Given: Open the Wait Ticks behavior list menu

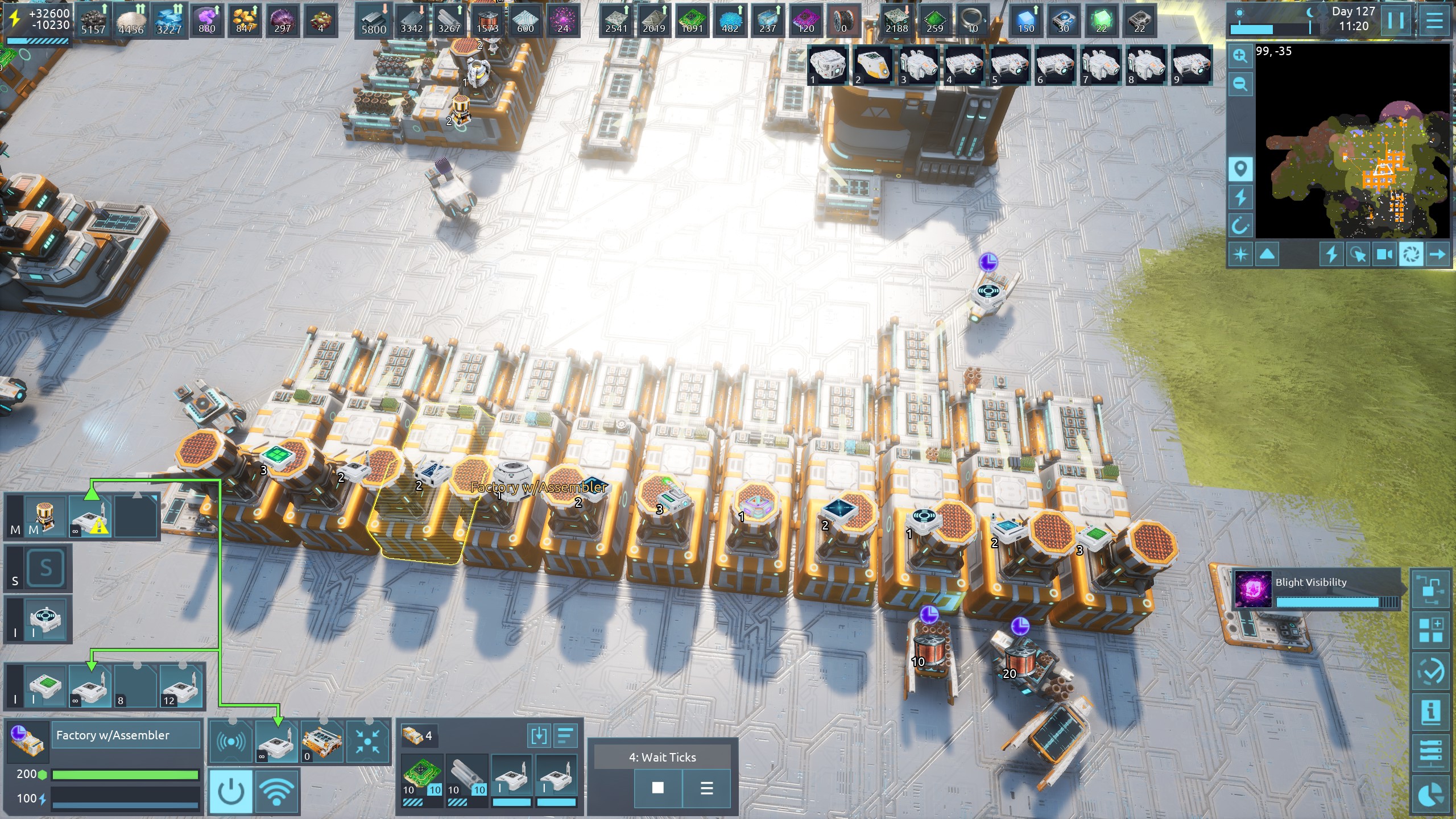Looking at the screenshot, I should (706, 788).
